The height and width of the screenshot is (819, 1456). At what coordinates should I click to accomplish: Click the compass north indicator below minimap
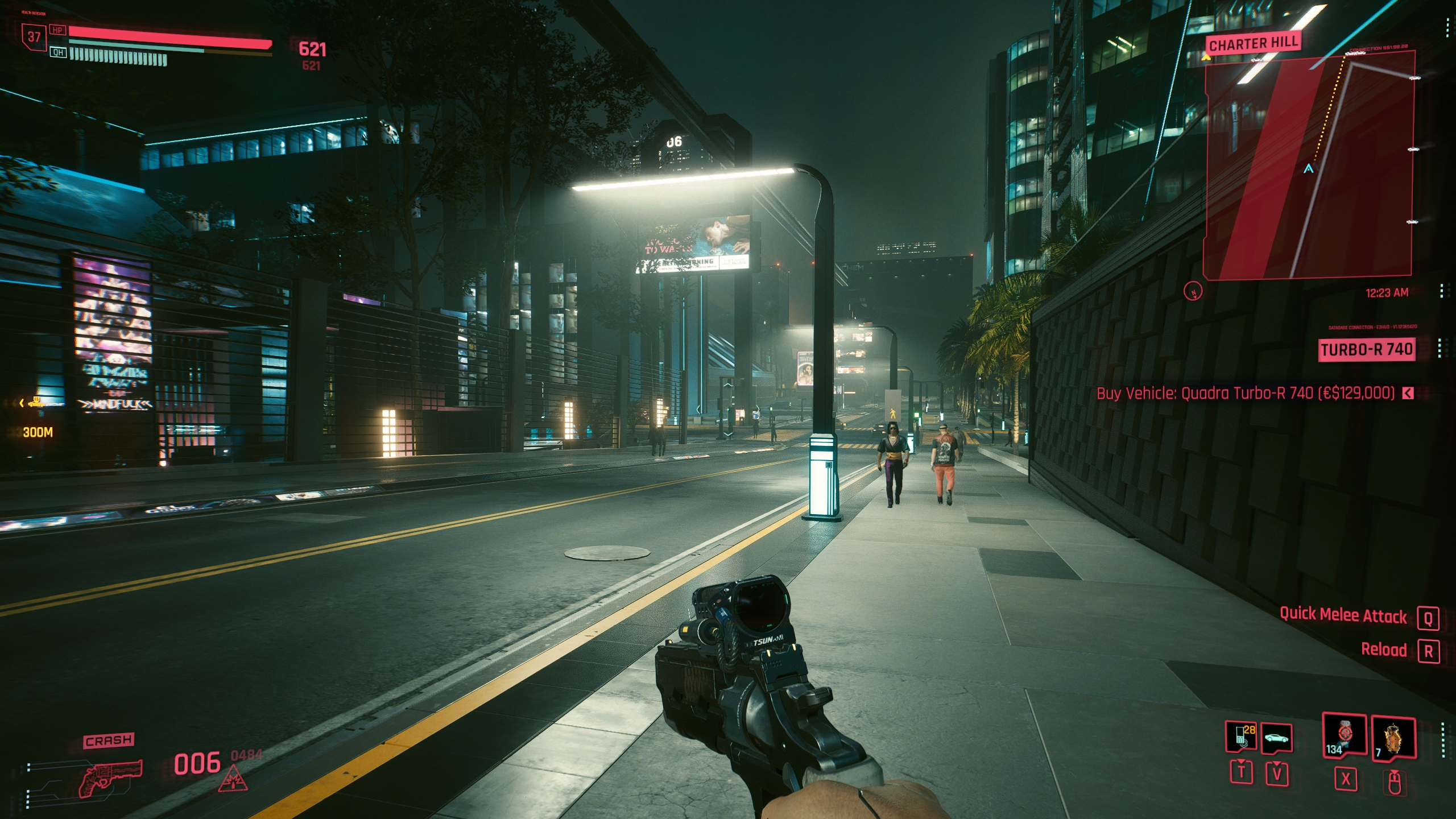[1193, 291]
